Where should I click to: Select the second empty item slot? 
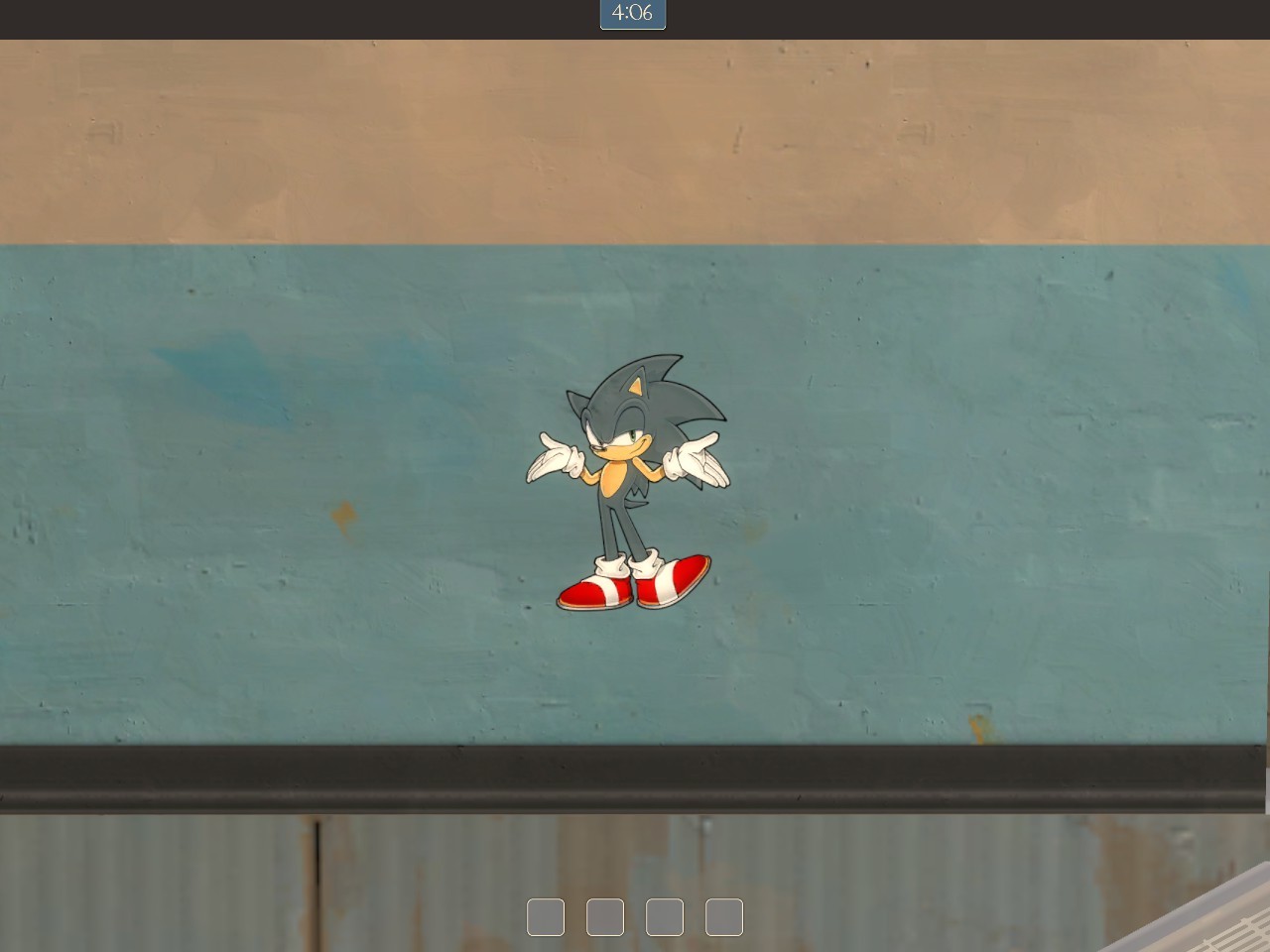click(x=605, y=916)
